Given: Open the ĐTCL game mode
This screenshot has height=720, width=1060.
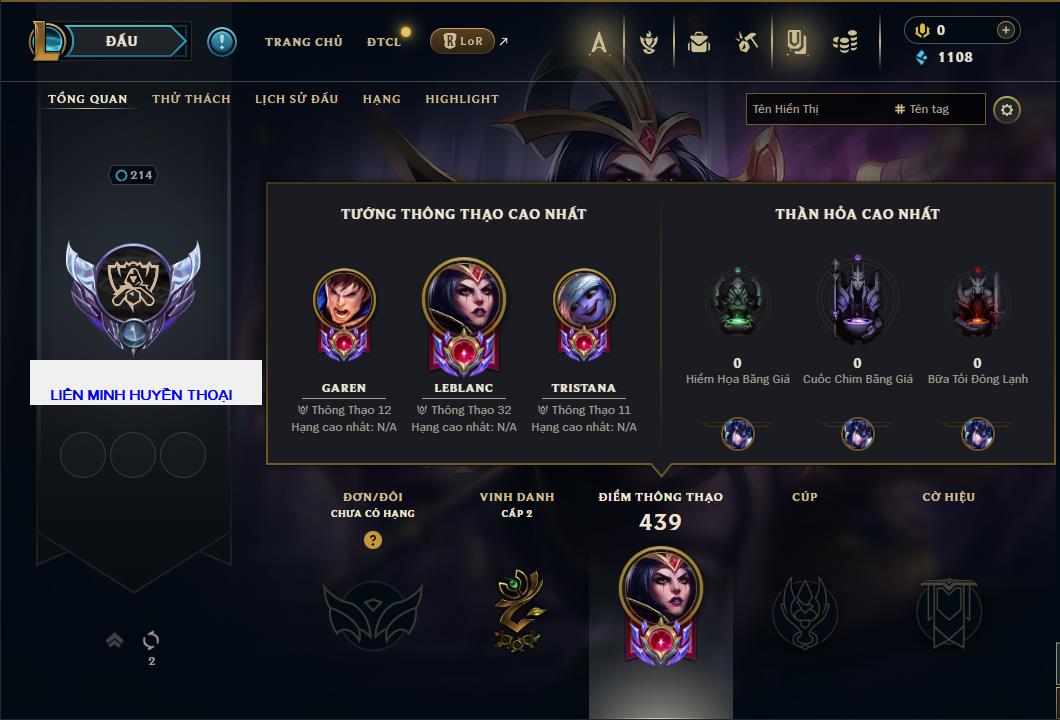Looking at the screenshot, I should click(x=384, y=42).
